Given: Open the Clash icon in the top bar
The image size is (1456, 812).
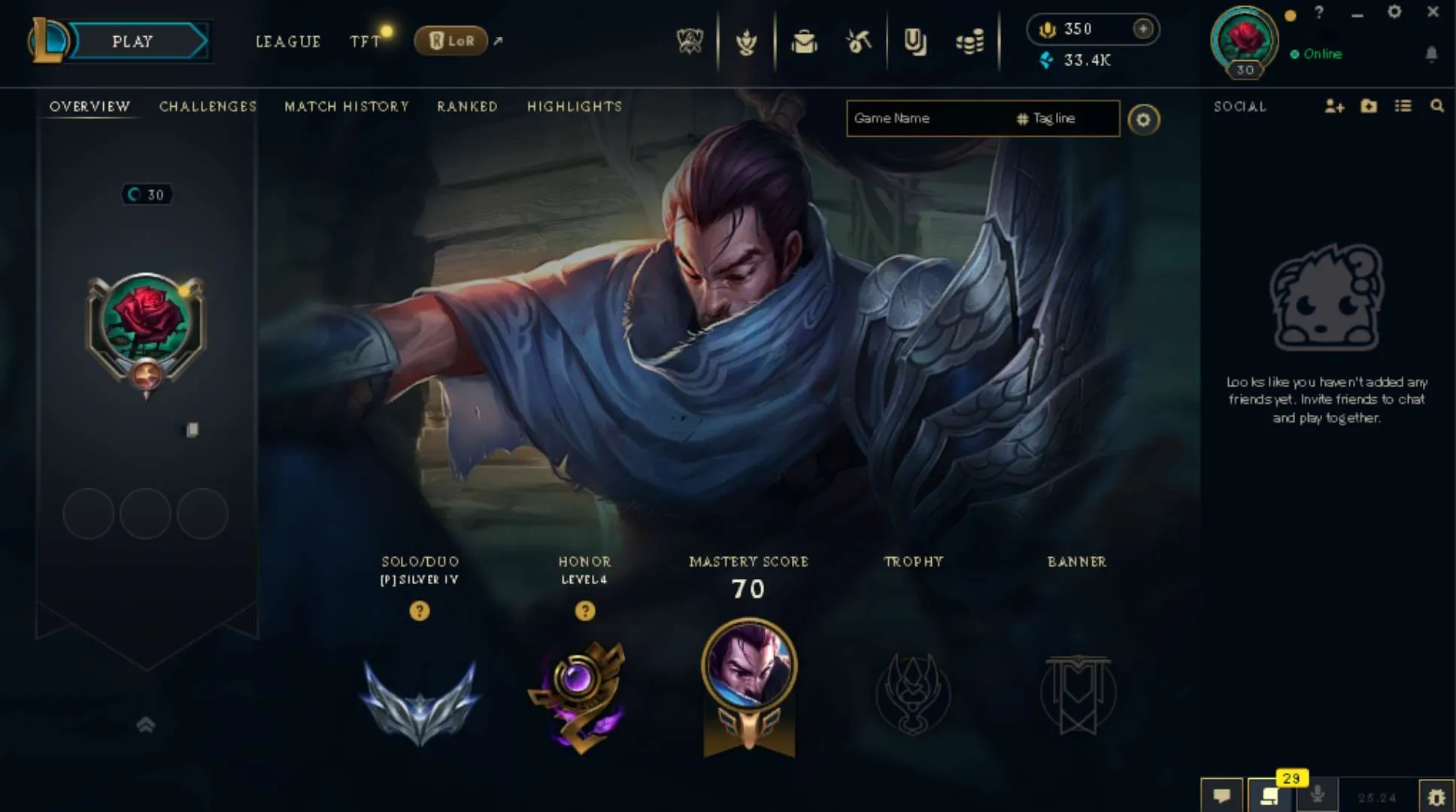Looking at the screenshot, I should click(748, 43).
